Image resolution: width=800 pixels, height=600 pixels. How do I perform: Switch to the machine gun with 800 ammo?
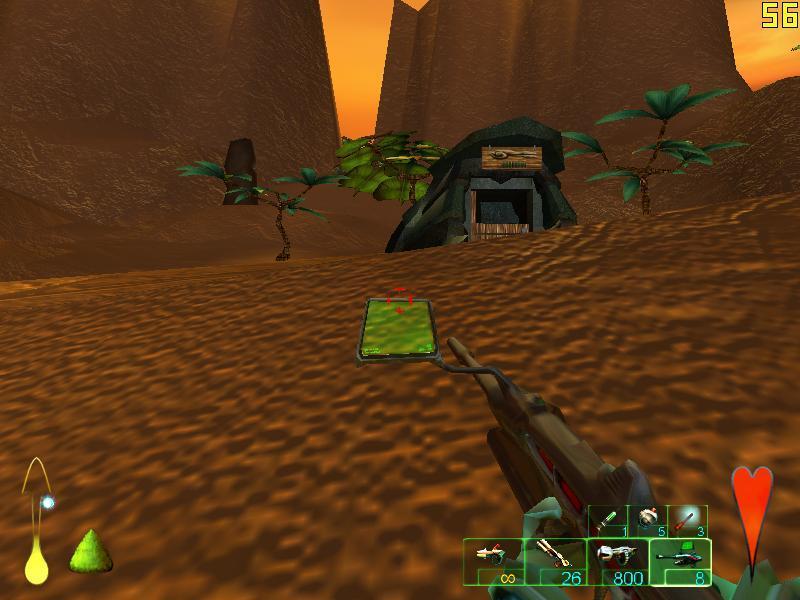pyautogui.click(x=617, y=561)
